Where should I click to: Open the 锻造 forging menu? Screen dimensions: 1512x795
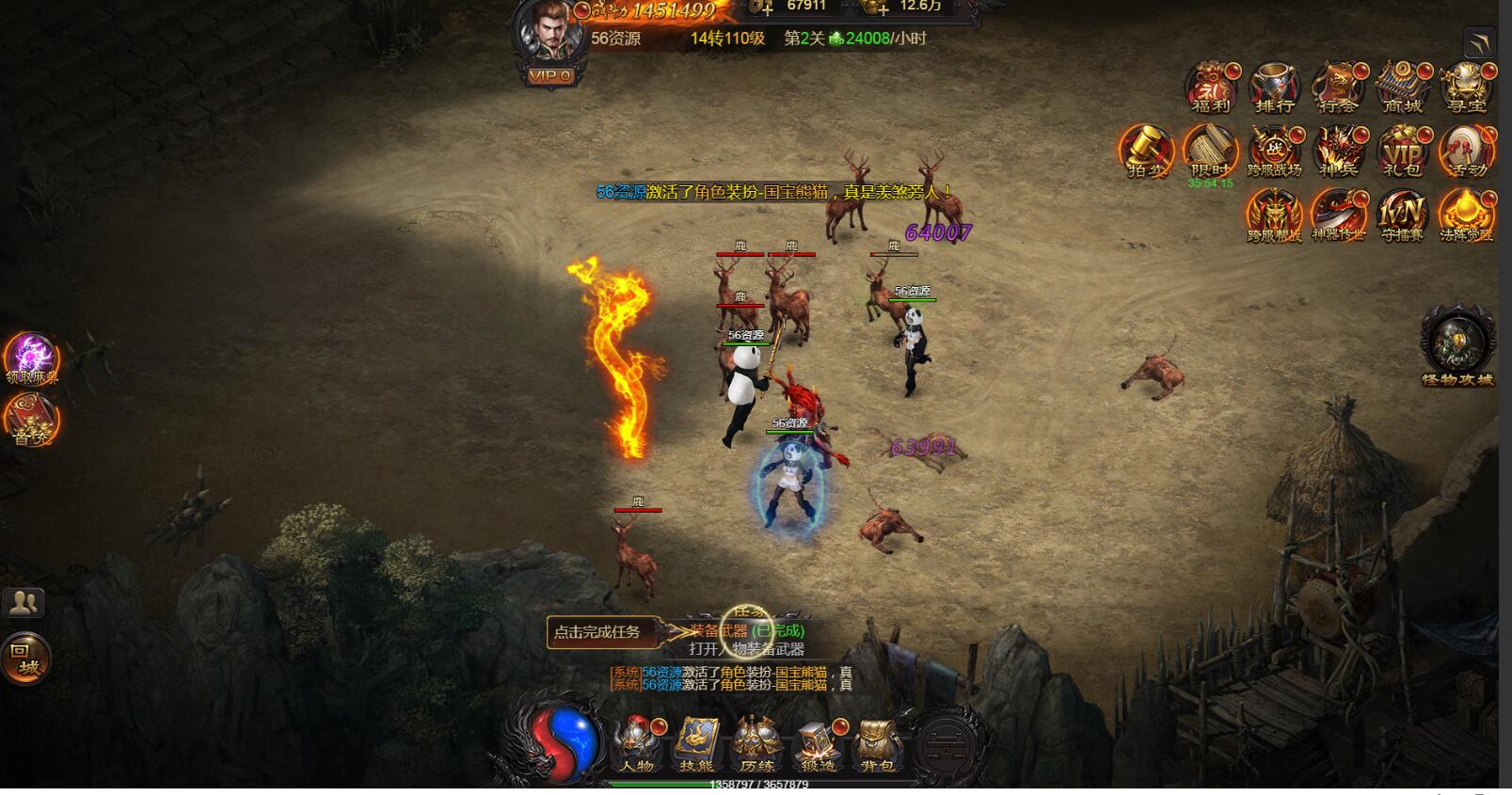[817, 744]
